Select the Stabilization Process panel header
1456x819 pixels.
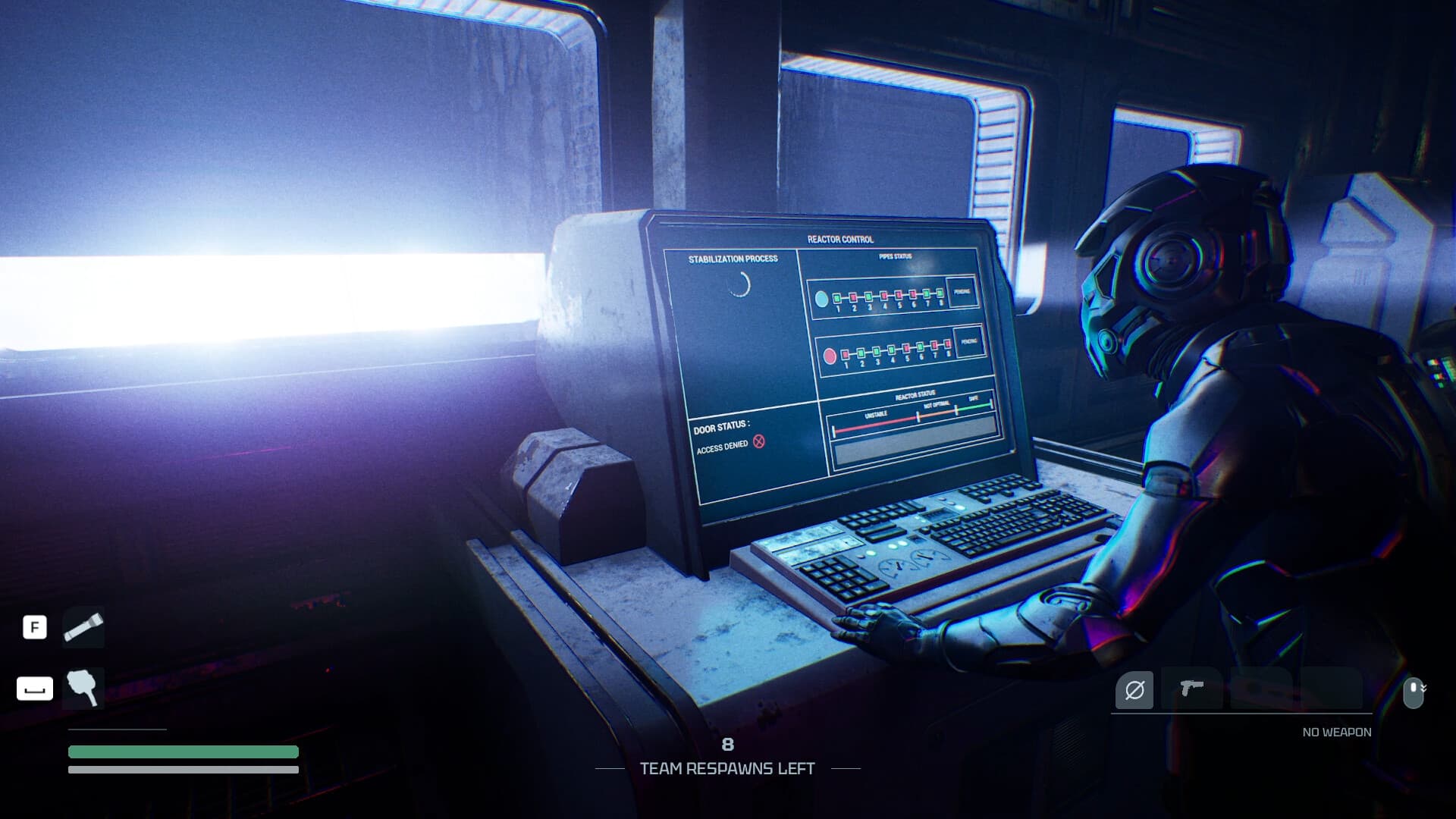point(733,258)
